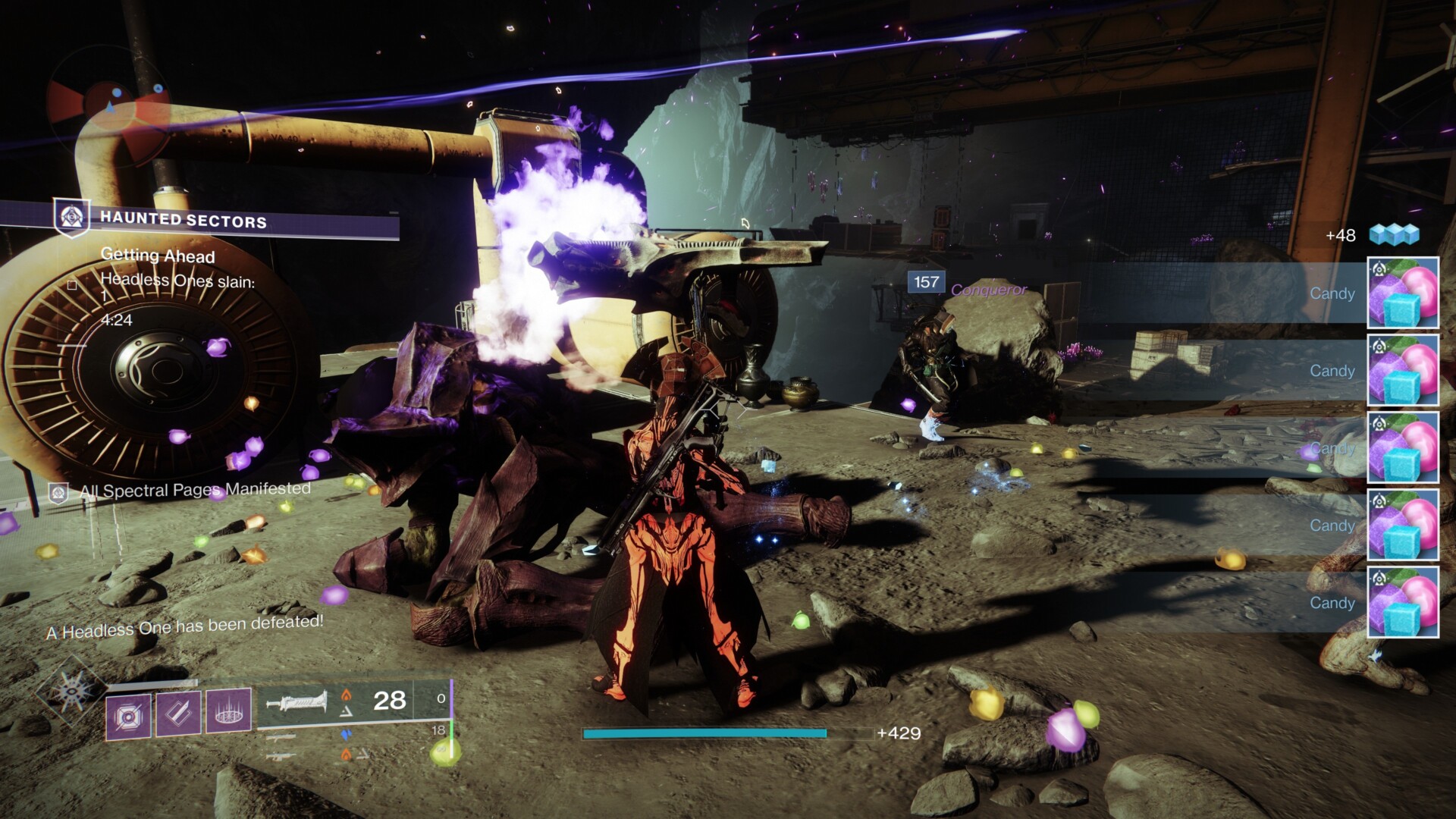Click the All Spectral Pages Manifested notice

194,490
